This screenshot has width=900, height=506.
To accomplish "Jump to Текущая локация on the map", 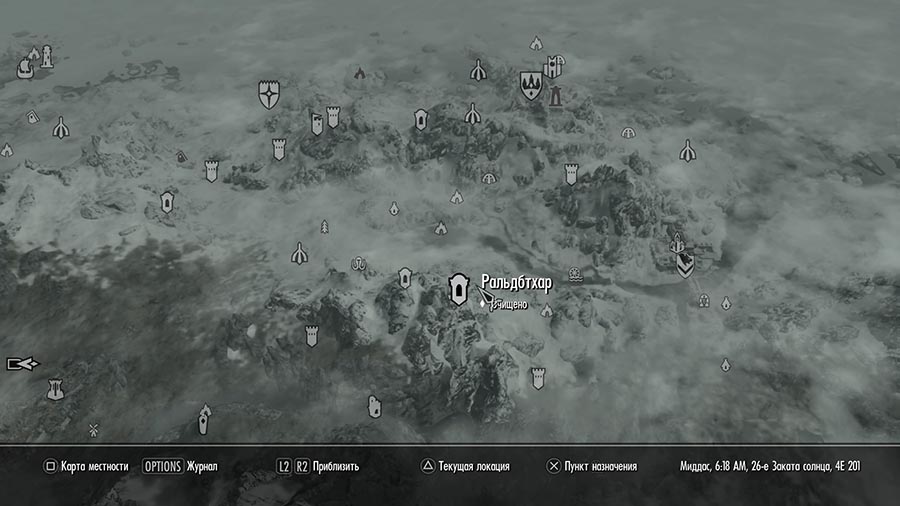I will coord(465,466).
